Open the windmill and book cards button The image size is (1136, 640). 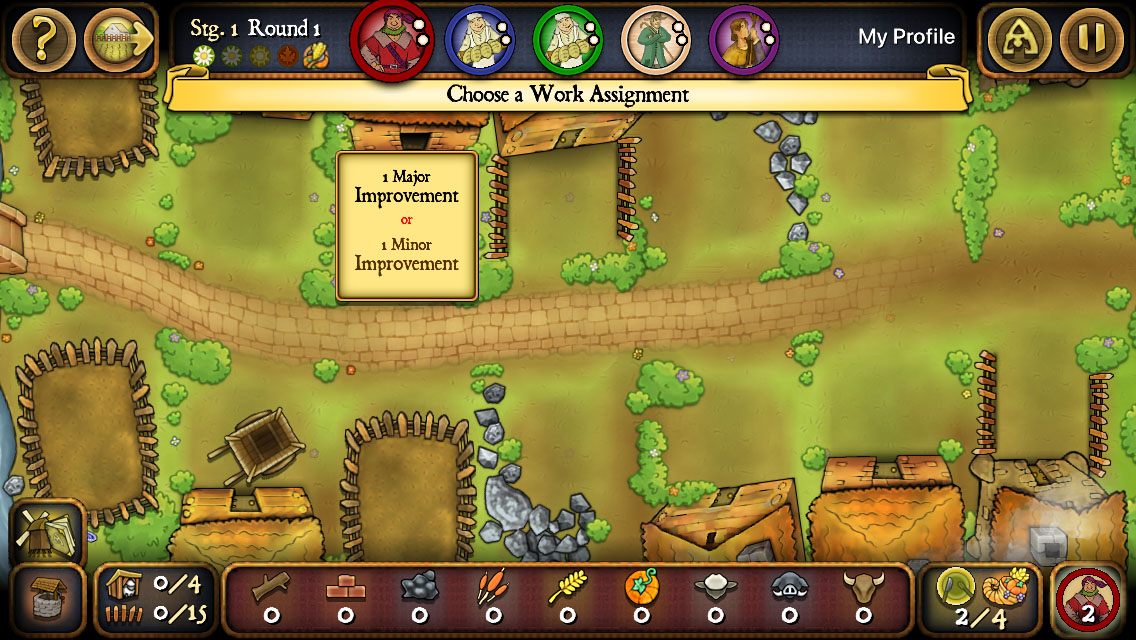coord(48,532)
